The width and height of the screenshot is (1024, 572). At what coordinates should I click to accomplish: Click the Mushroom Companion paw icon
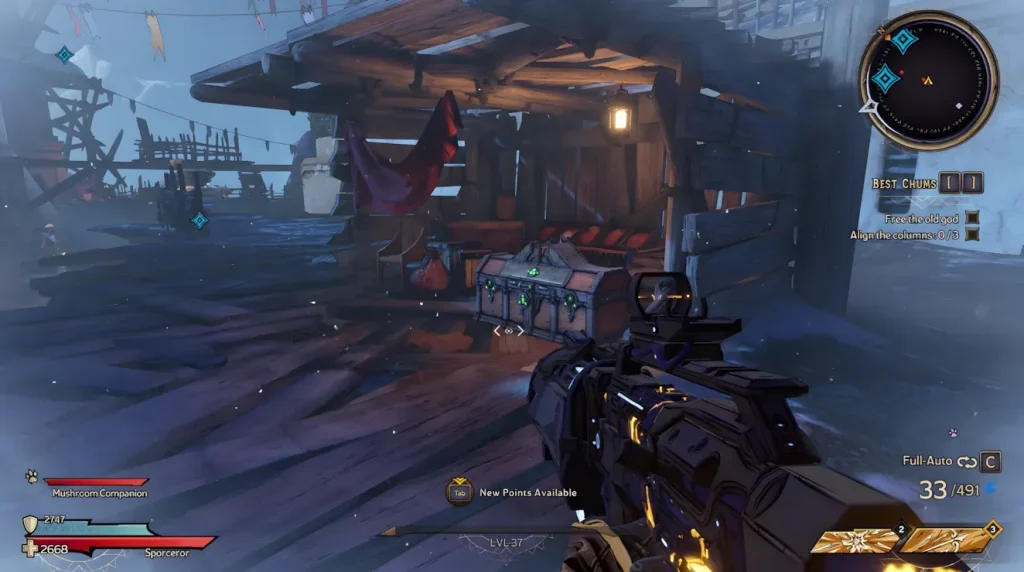pos(32,476)
